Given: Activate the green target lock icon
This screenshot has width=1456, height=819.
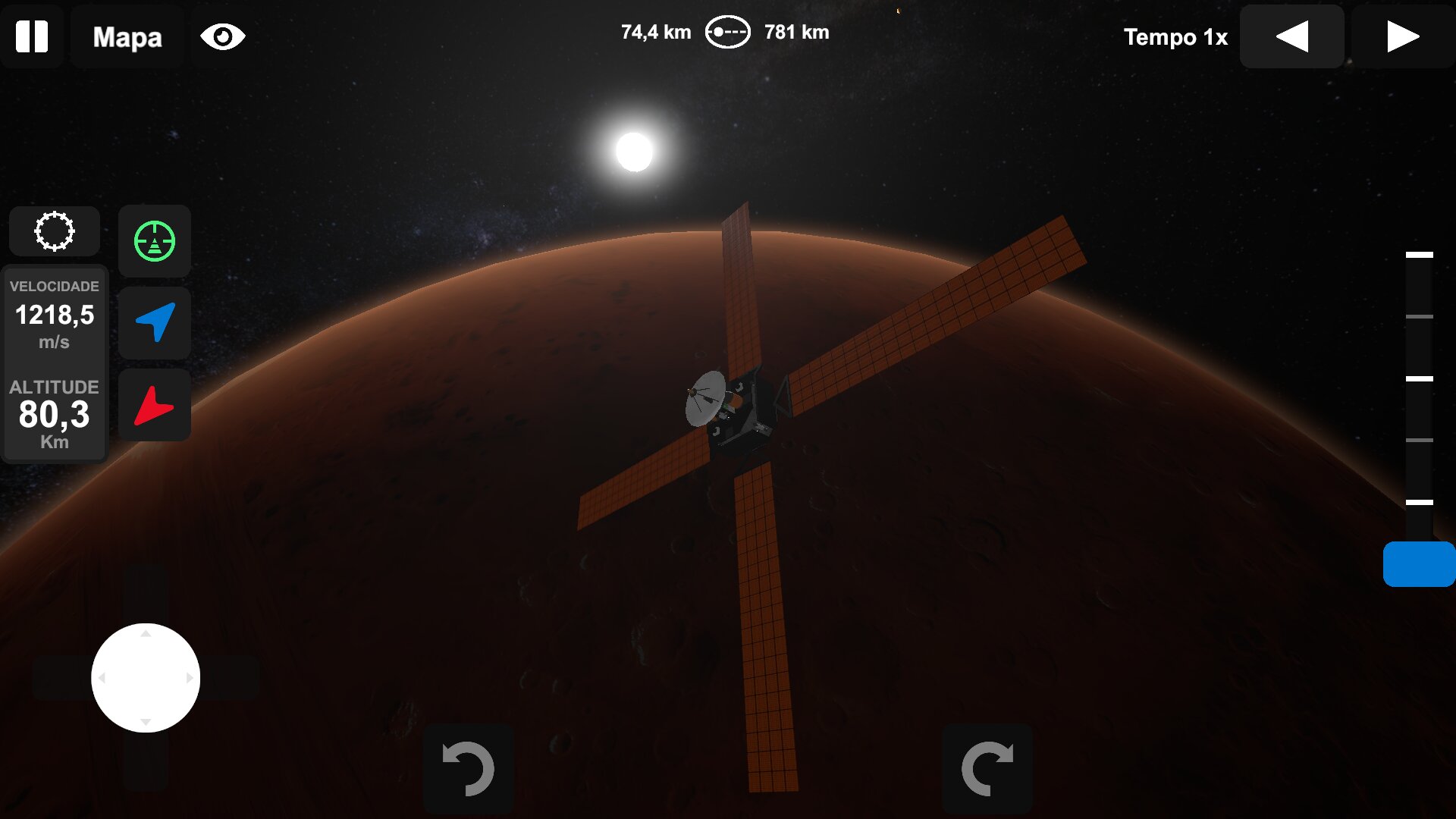Looking at the screenshot, I should [x=155, y=241].
